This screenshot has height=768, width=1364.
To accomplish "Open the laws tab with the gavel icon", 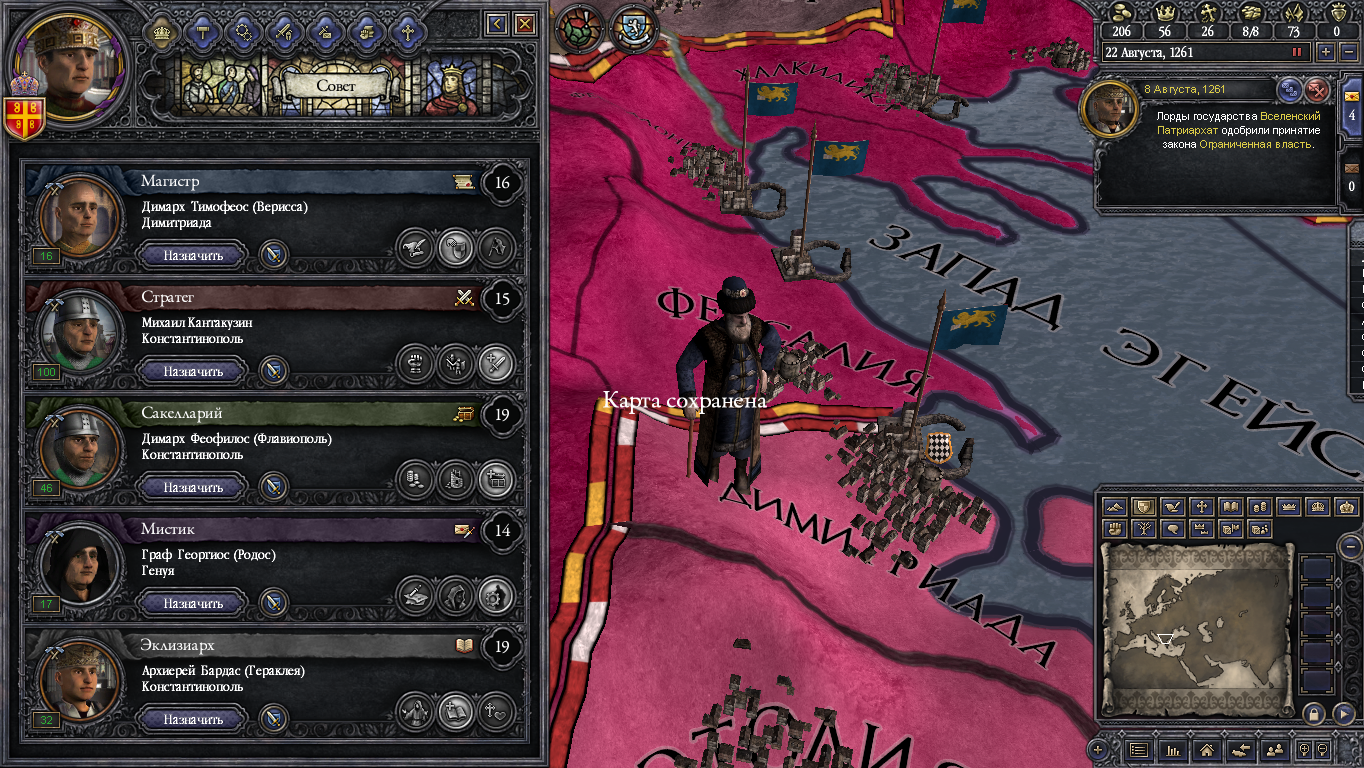I will coord(203,32).
